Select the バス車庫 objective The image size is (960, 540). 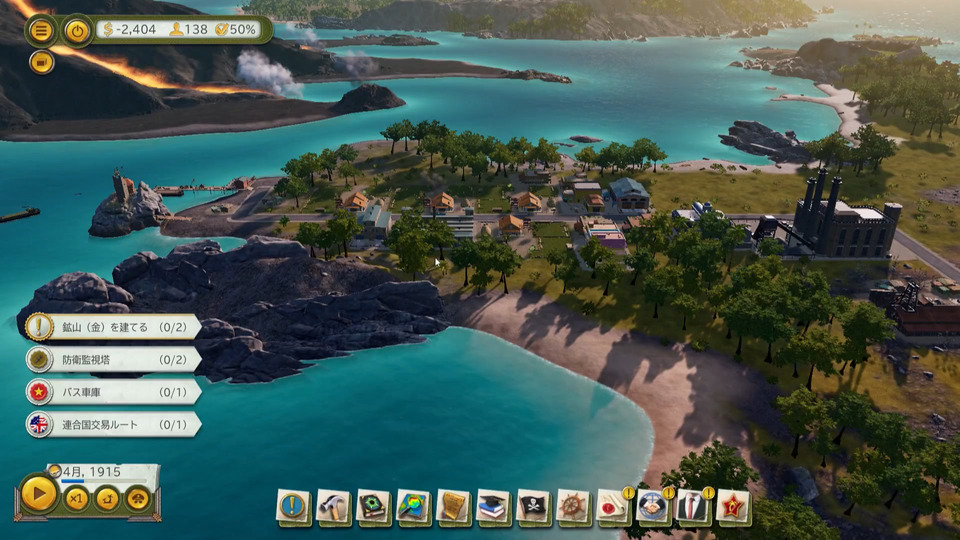(x=112, y=391)
